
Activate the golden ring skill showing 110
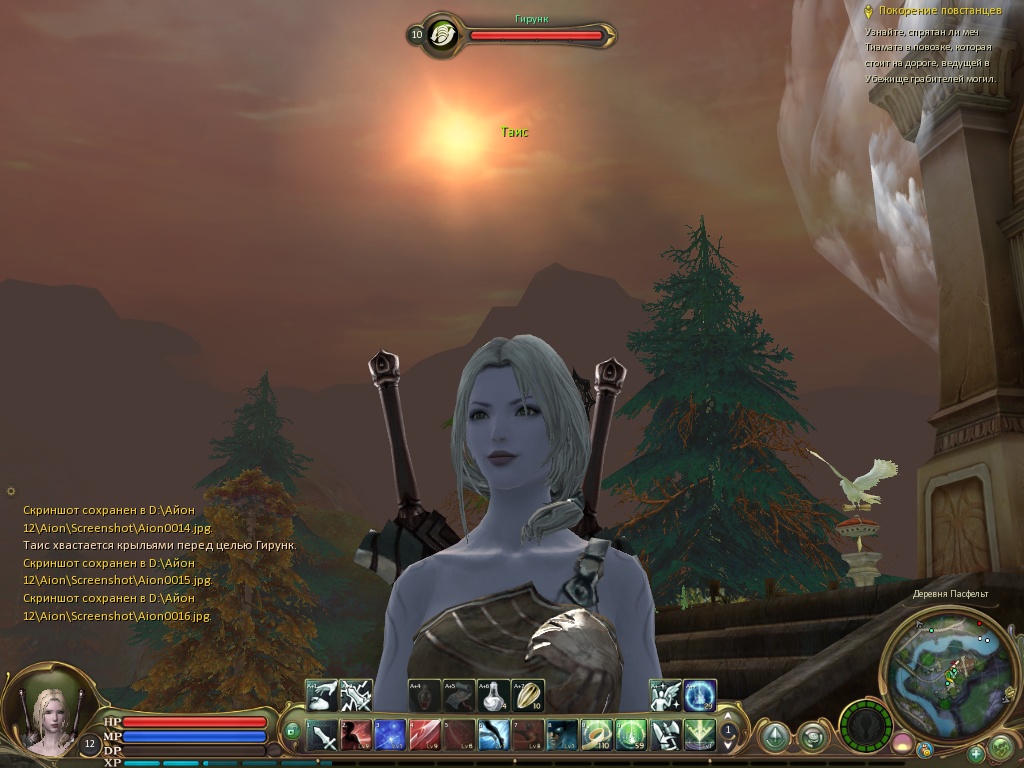[597, 736]
